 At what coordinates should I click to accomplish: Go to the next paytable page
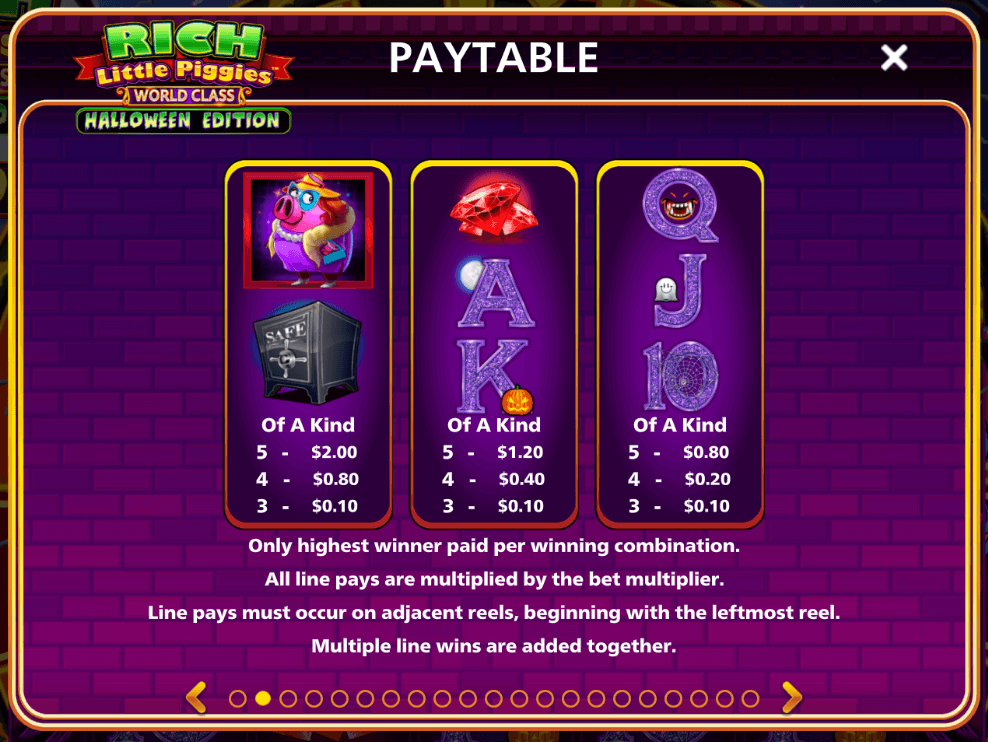pos(791,697)
